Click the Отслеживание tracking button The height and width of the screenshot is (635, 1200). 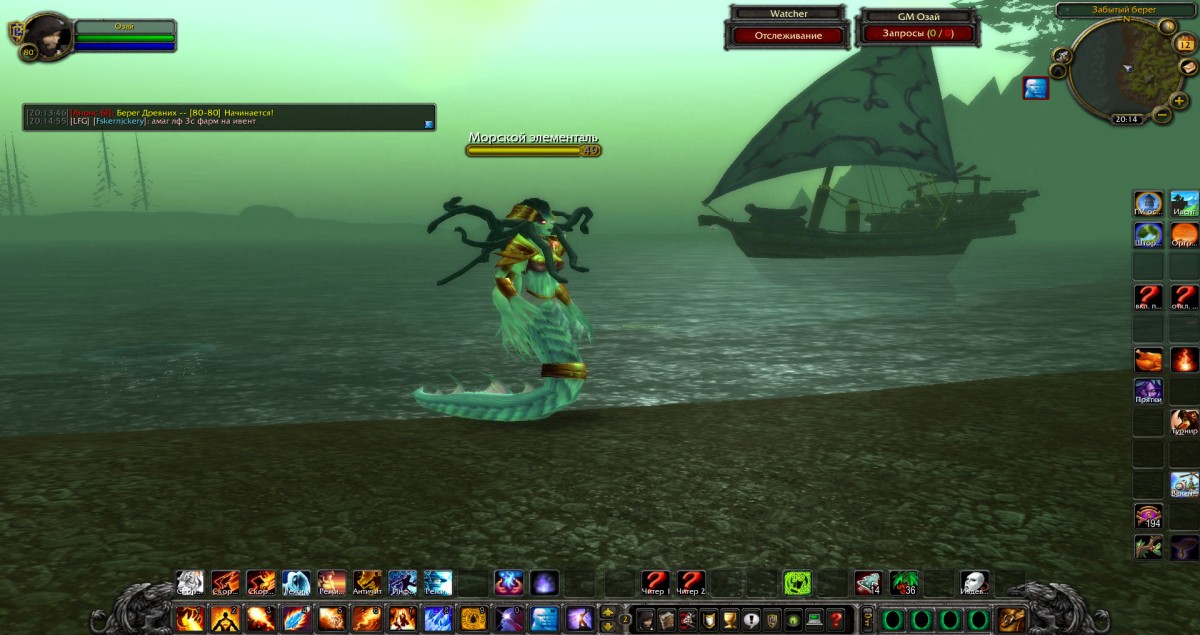click(788, 36)
